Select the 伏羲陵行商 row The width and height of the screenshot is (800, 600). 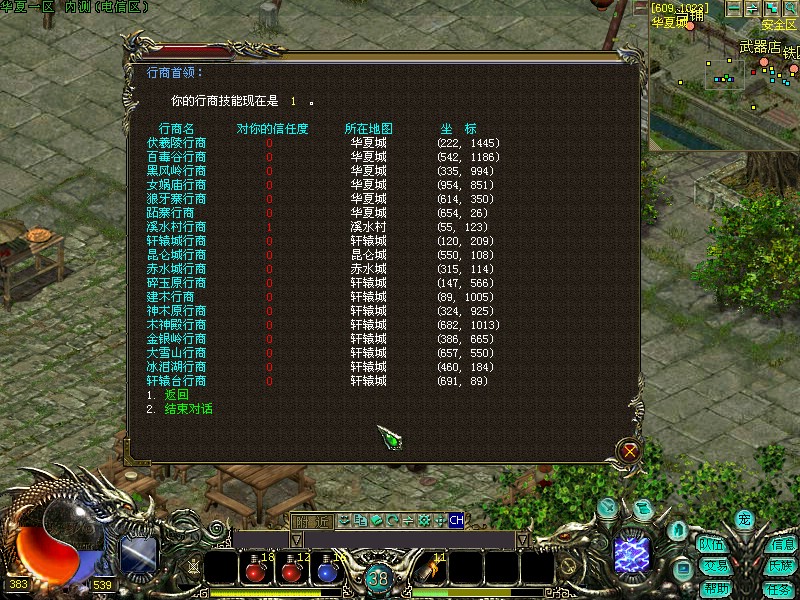177,143
